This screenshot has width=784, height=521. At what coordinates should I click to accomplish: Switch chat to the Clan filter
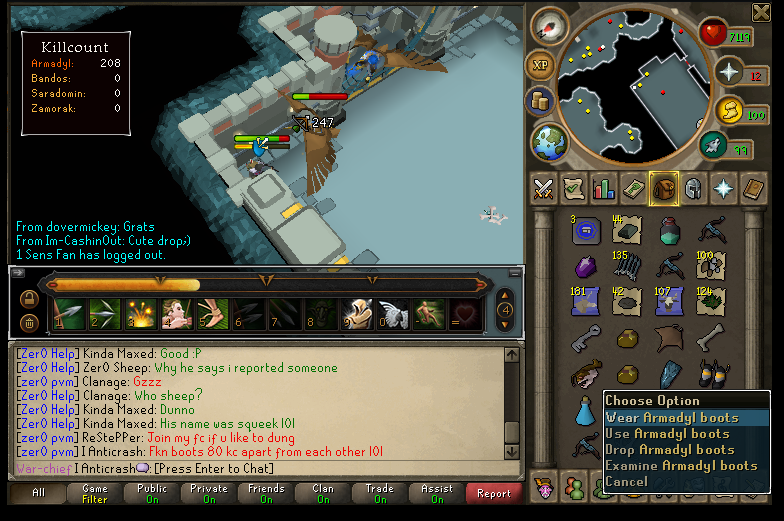[323, 493]
